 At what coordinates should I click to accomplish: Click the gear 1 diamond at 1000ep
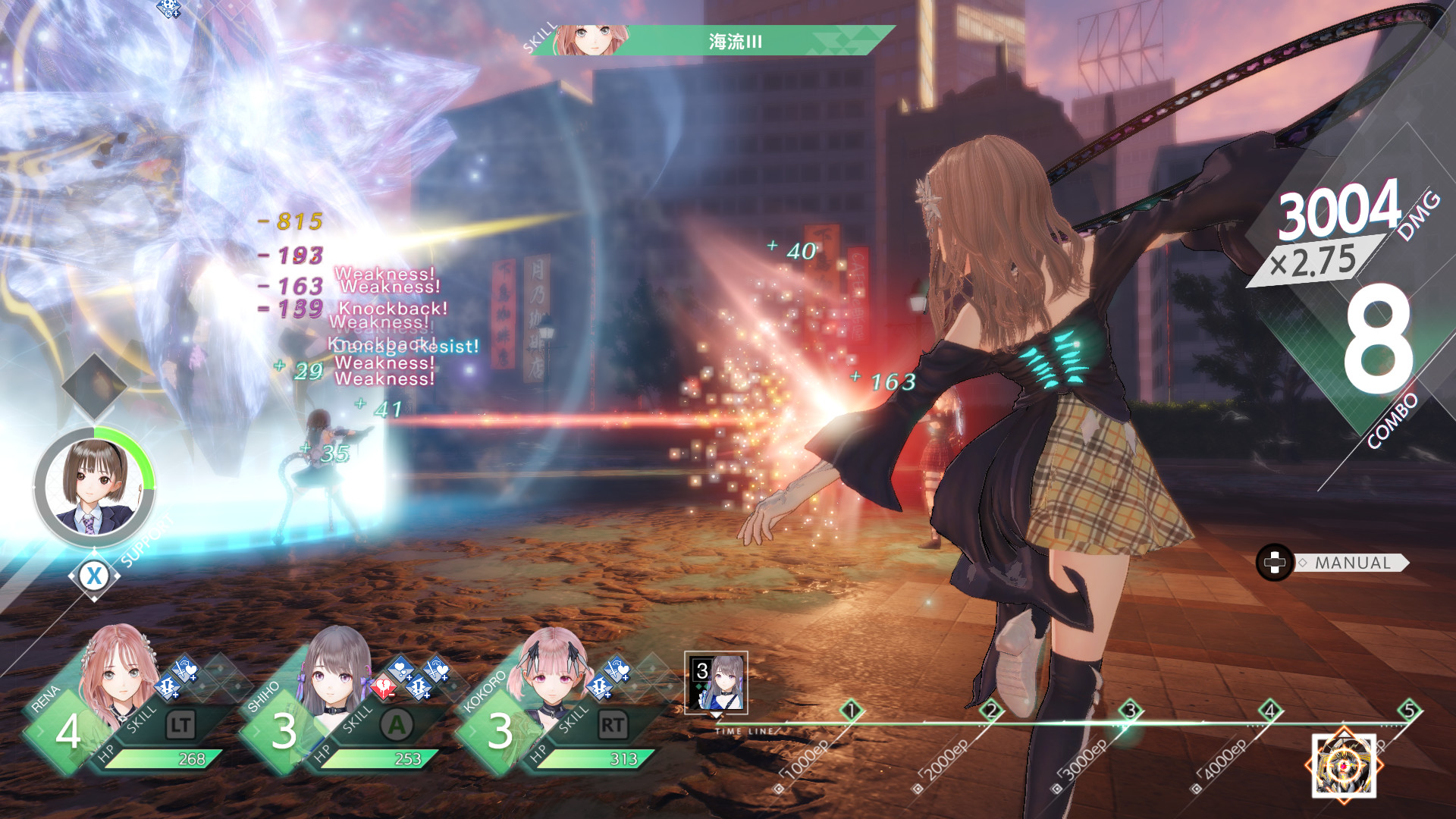851,711
